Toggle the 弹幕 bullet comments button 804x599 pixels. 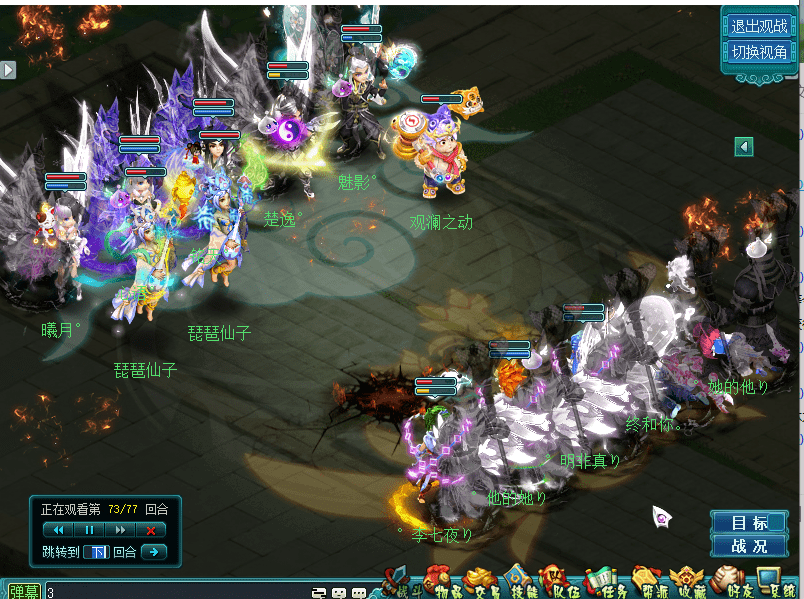(22, 592)
